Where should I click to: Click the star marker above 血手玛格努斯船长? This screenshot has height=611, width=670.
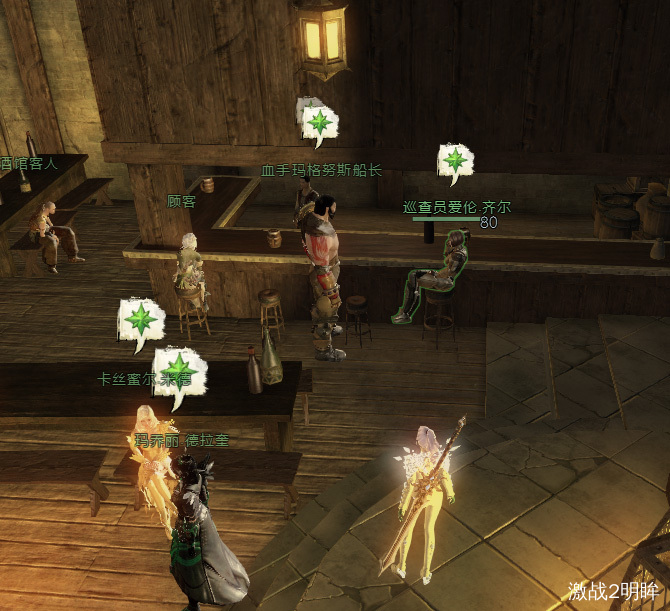point(320,123)
